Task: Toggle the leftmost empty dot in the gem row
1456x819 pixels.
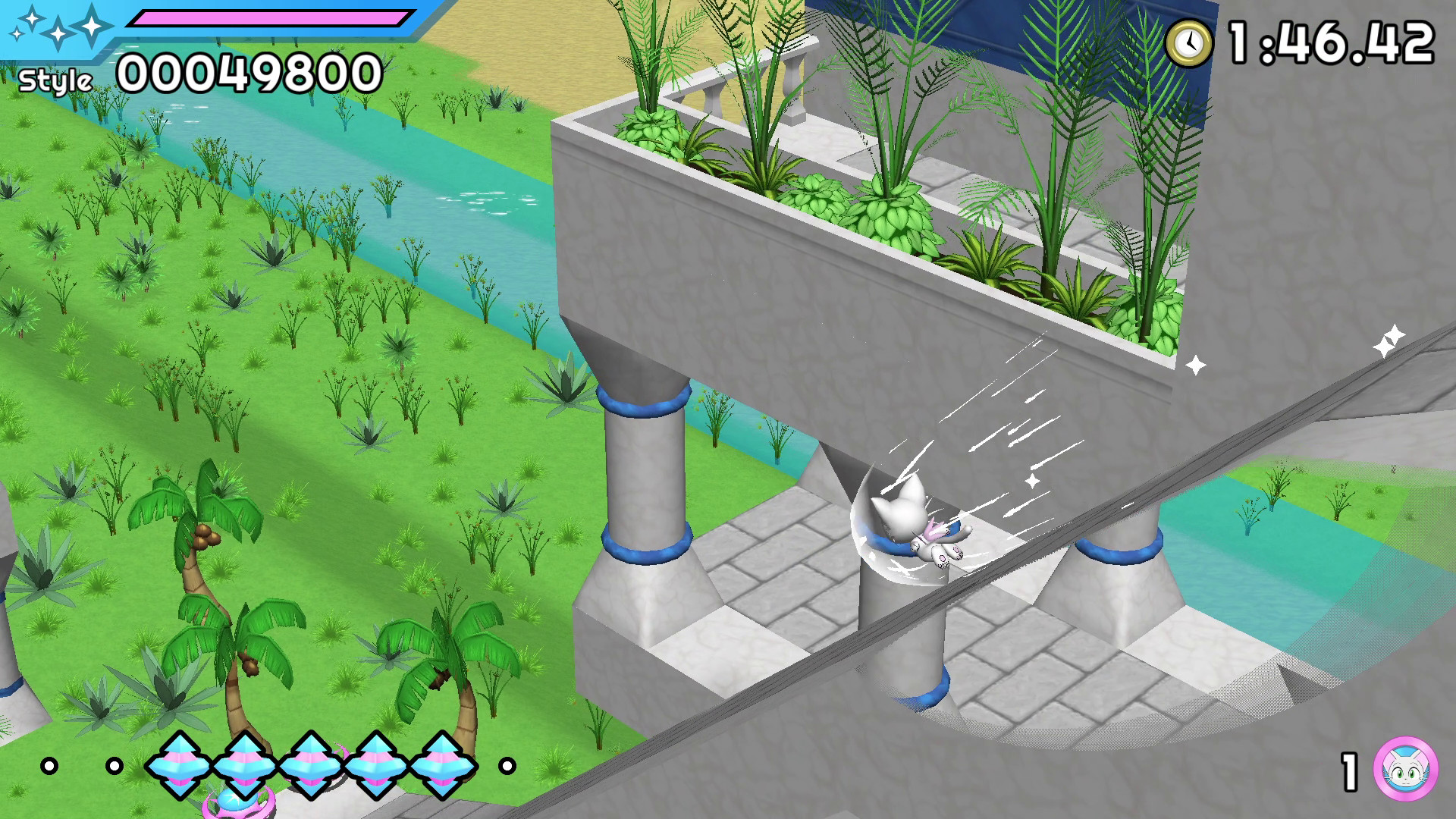Action: click(48, 766)
